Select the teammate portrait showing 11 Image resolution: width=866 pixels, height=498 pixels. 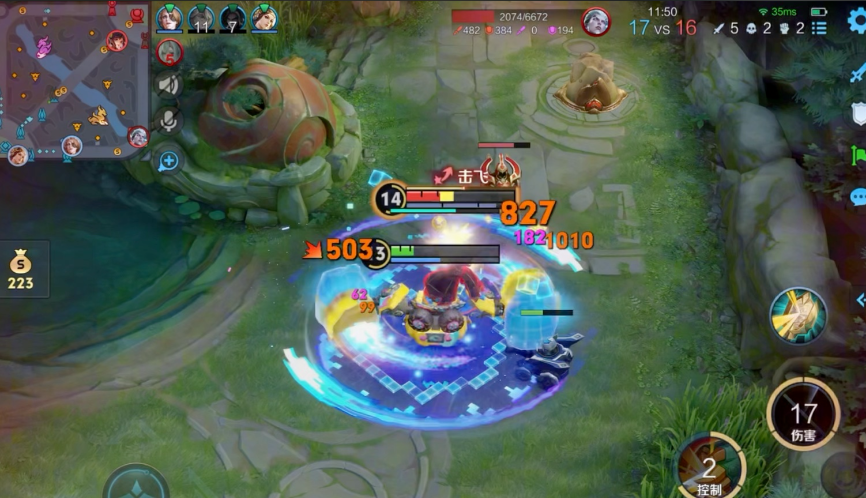[201, 19]
